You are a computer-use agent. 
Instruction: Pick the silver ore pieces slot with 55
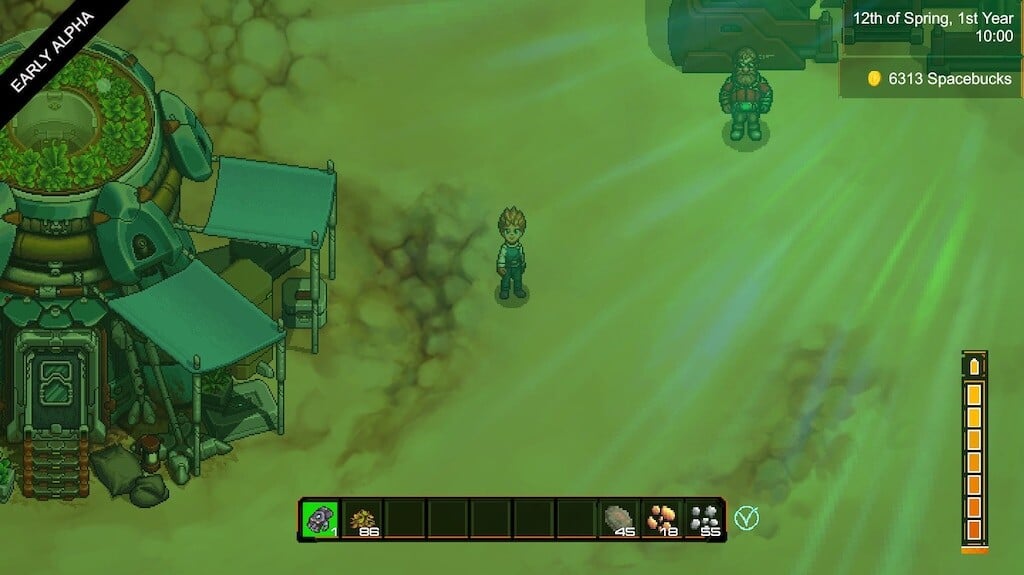705,519
